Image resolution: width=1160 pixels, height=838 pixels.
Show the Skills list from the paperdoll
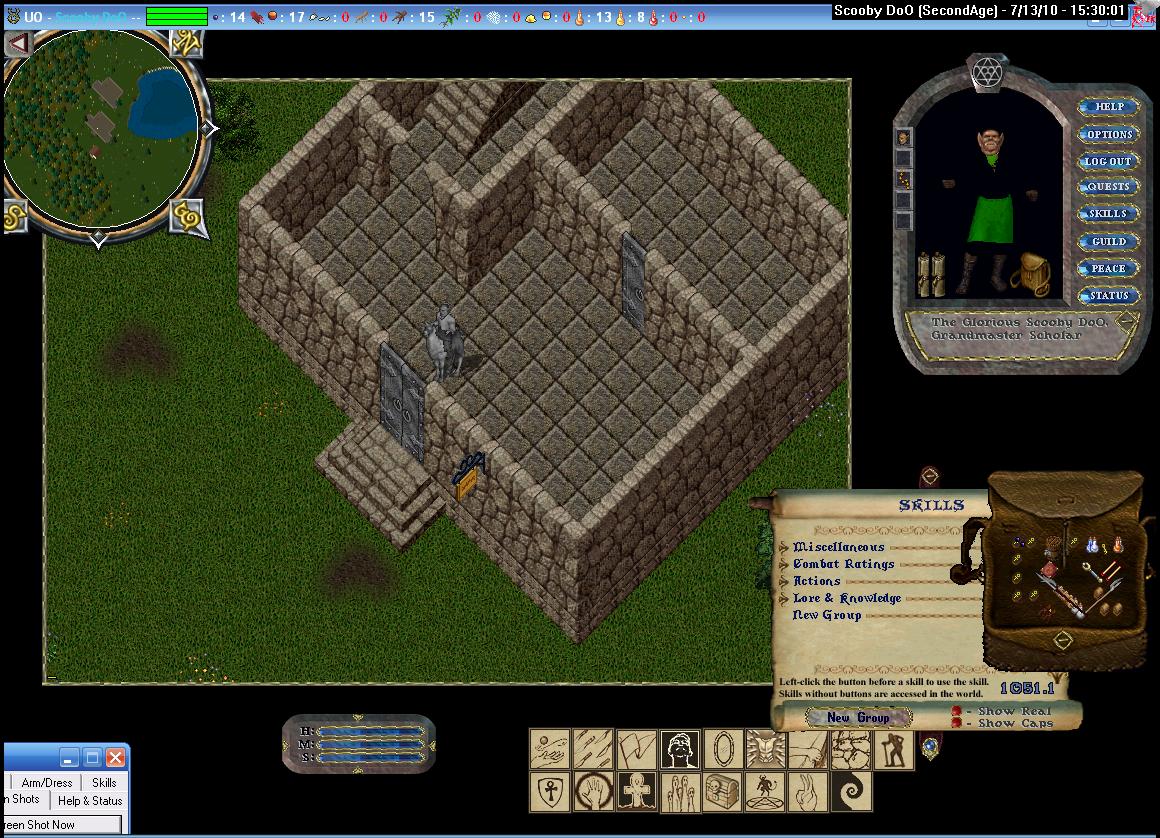(x=1109, y=214)
